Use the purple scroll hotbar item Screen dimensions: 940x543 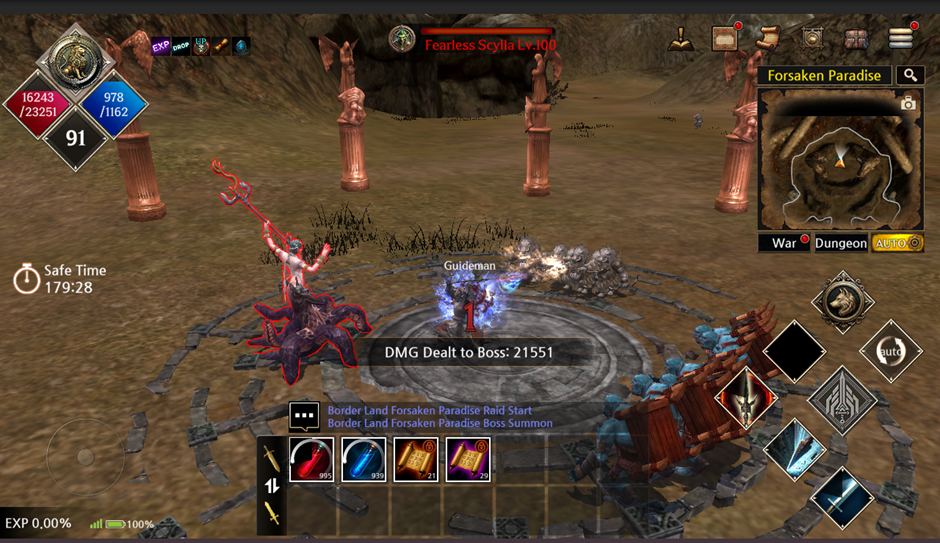[x=468, y=460]
